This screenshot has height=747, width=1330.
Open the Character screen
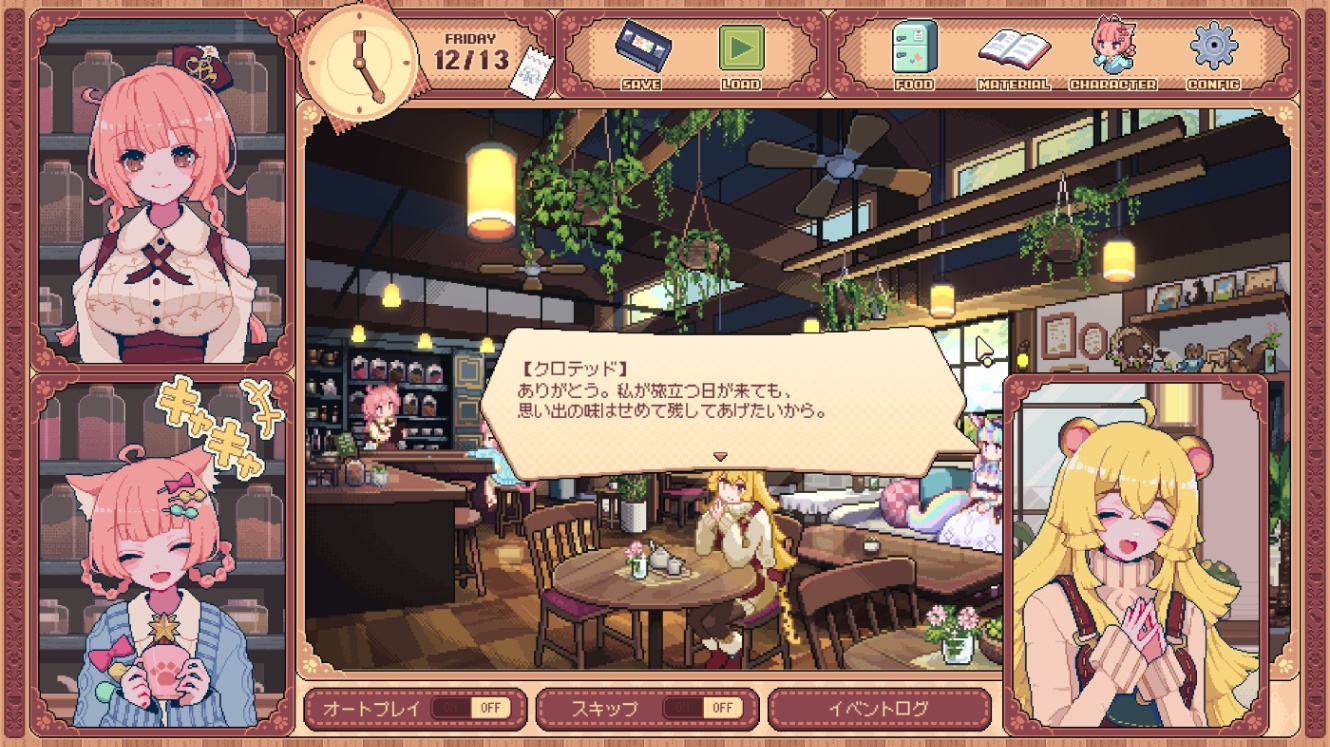[x=1112, y=52]
